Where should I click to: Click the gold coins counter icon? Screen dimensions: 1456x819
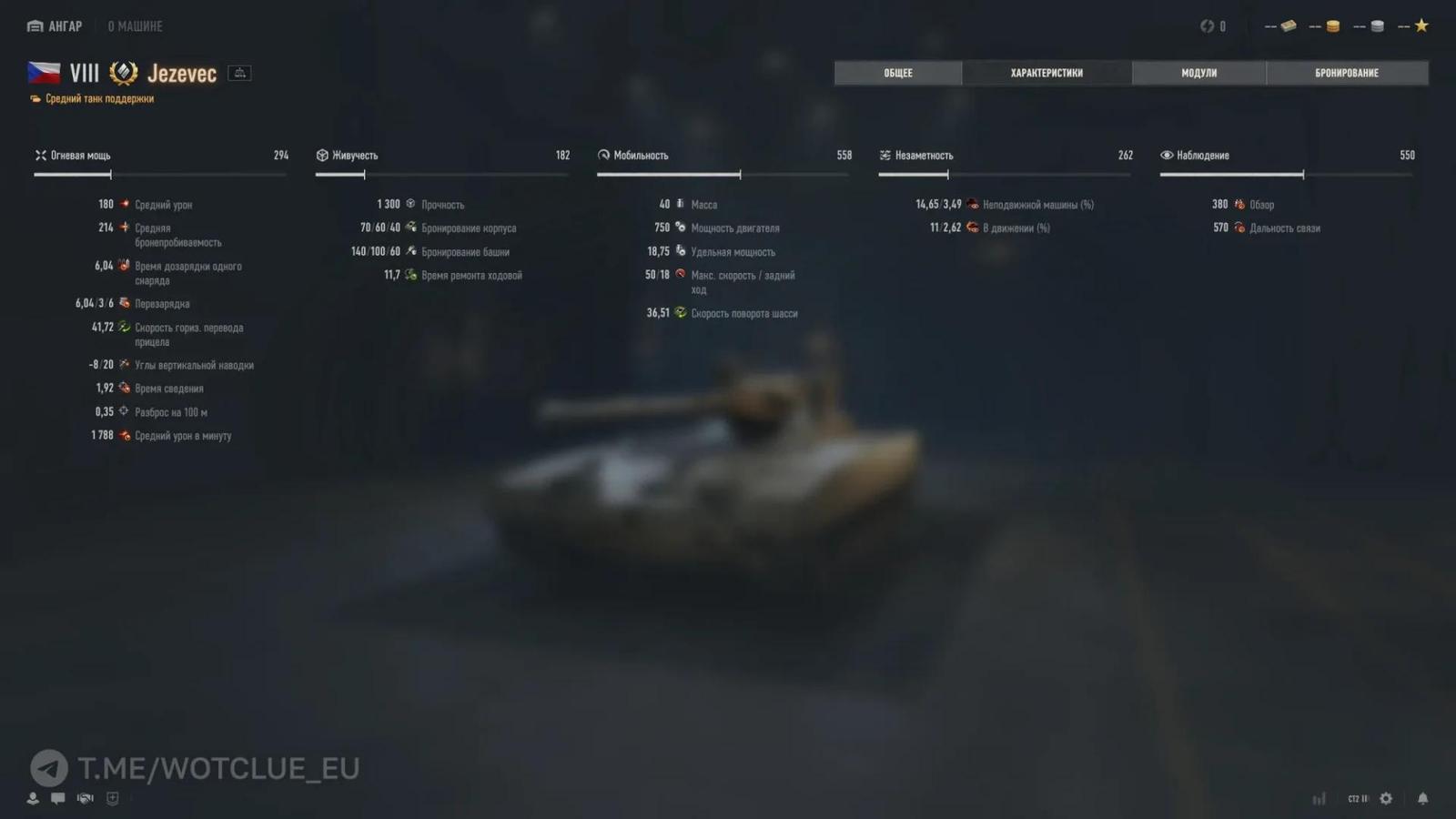pyautogui.click(x=1330, y=25)
